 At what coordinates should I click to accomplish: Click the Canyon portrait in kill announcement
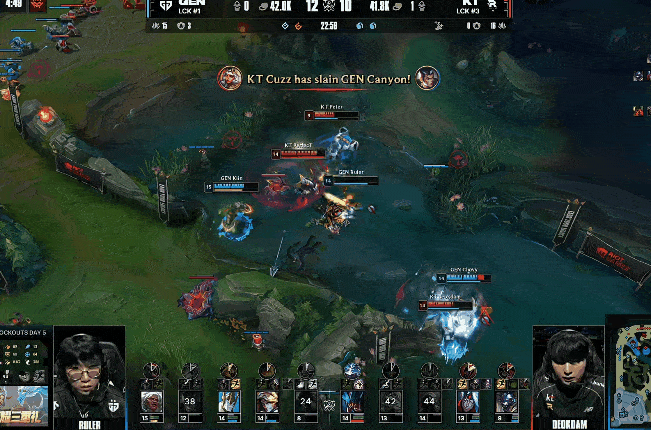click(427, 77)
